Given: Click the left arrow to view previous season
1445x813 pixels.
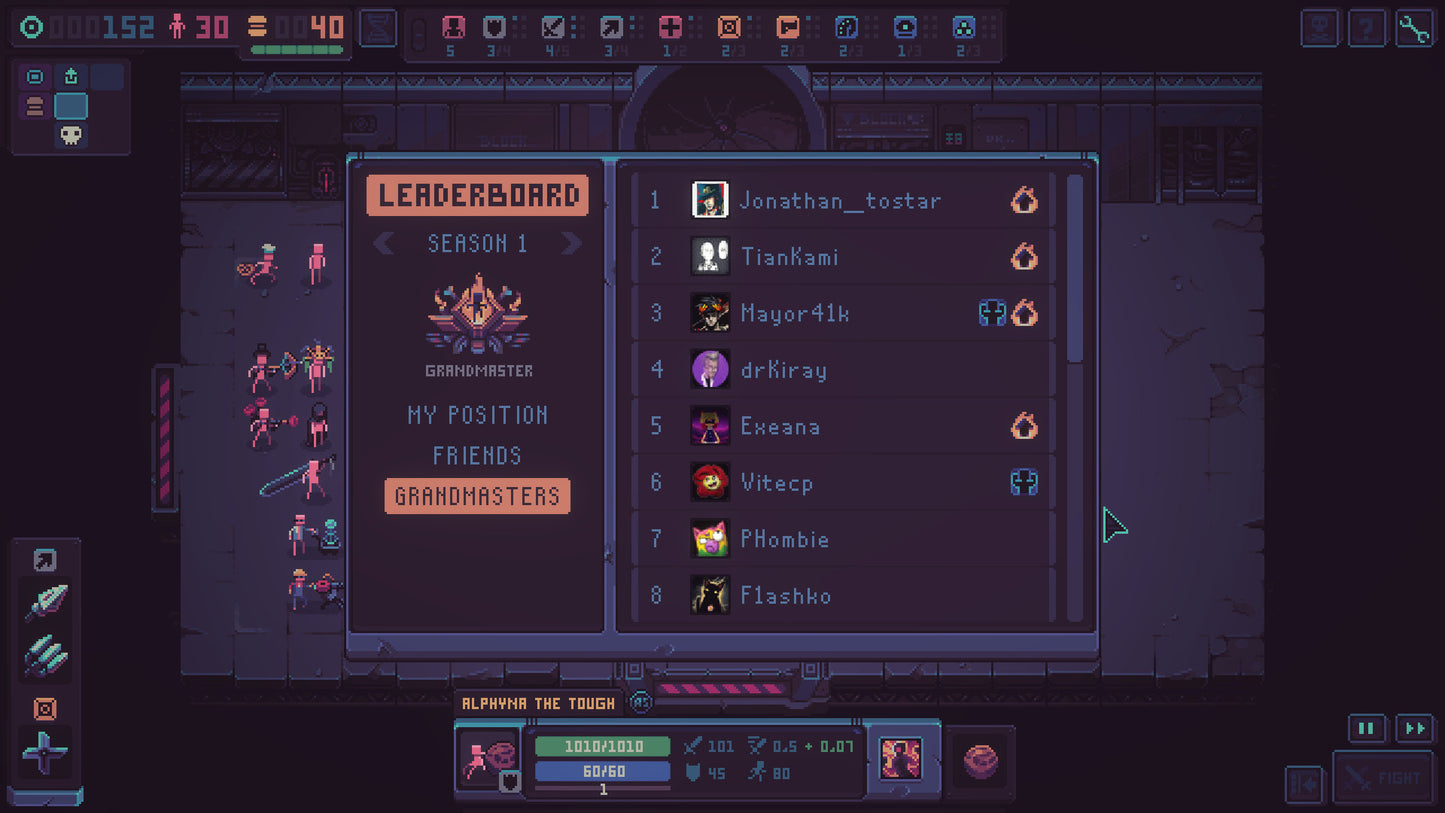Looking at the screenshot, I should click(x=384, y=242).
